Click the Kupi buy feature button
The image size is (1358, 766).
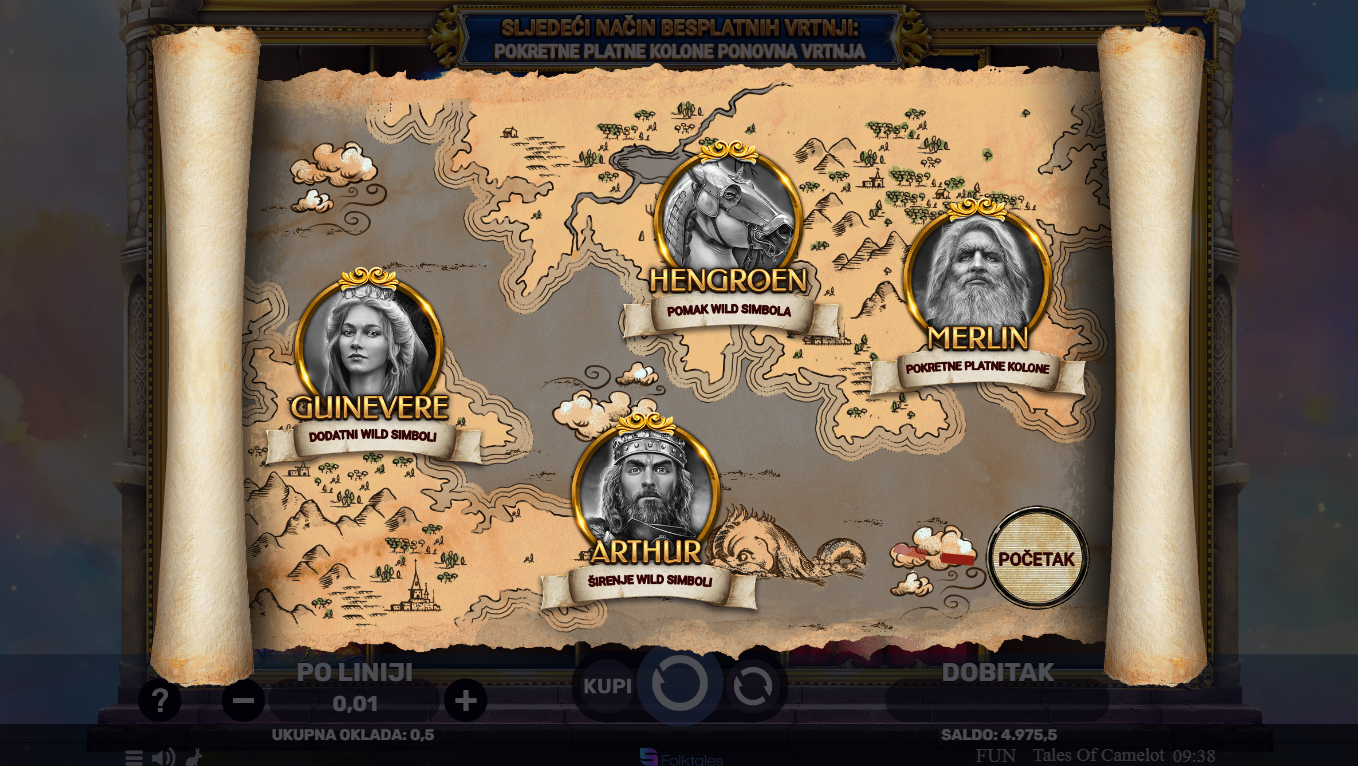click(607, 686)
